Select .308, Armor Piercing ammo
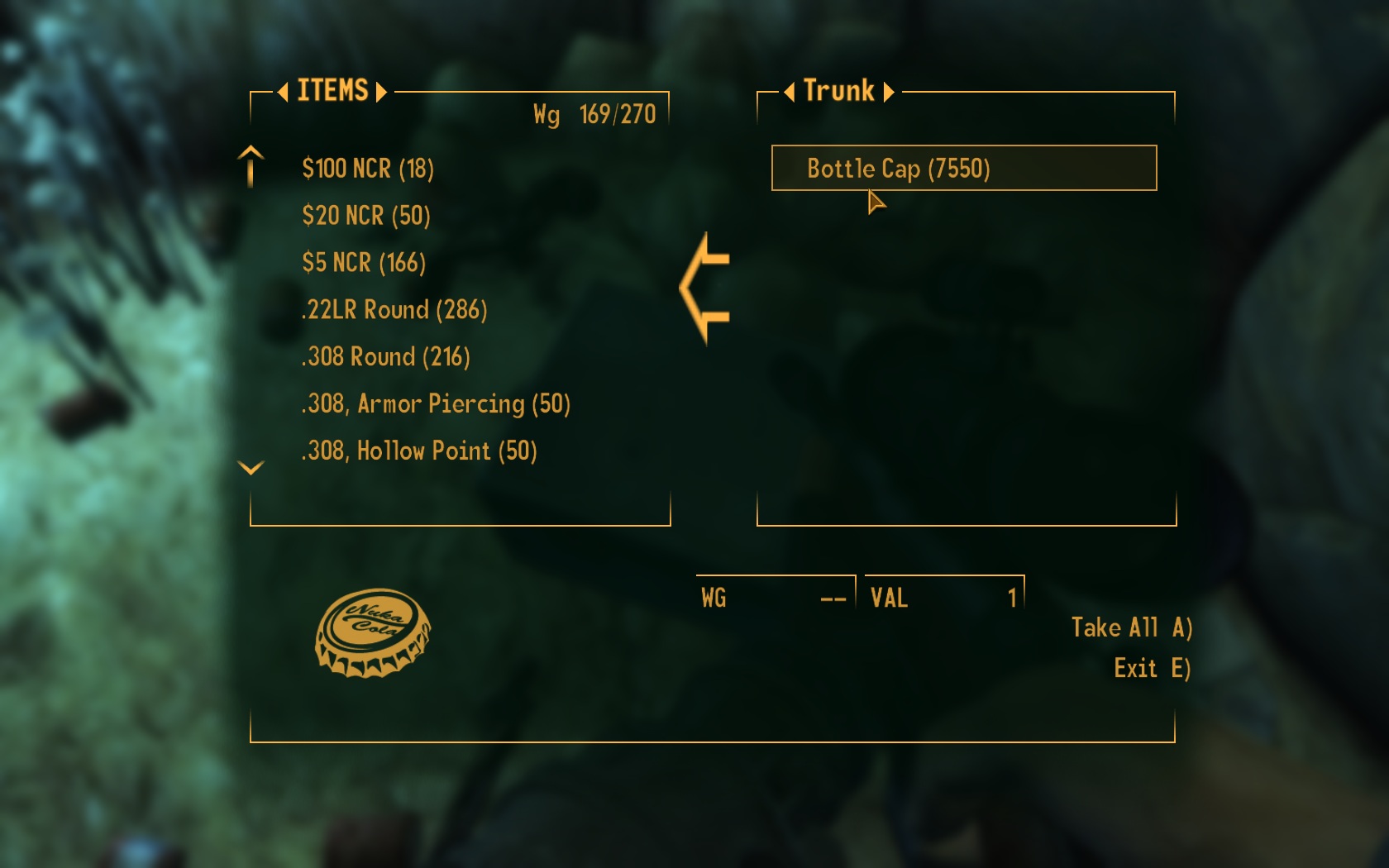The width and height of the screenshot is (1389, 868). pyautogui.click(x=436, y=404)
